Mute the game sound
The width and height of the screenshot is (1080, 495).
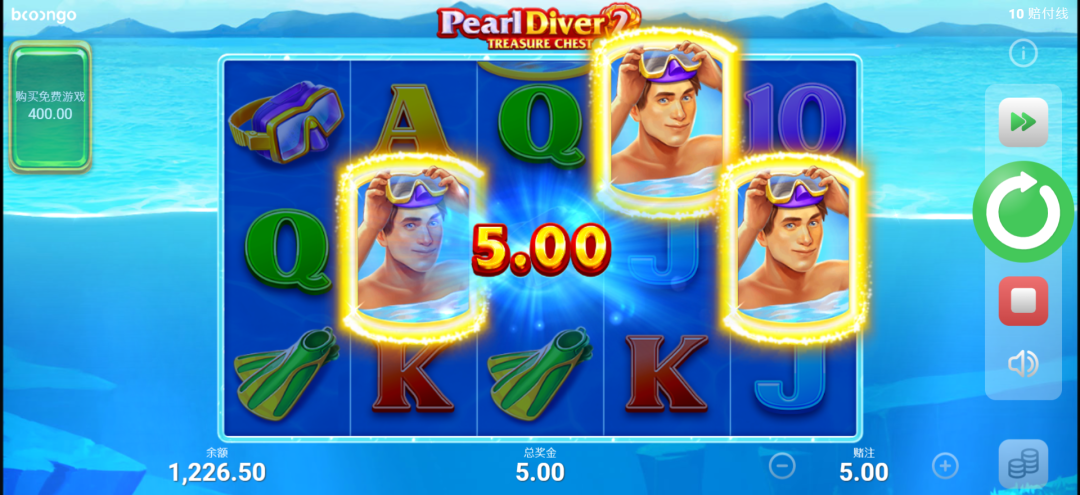(1023, 364)
